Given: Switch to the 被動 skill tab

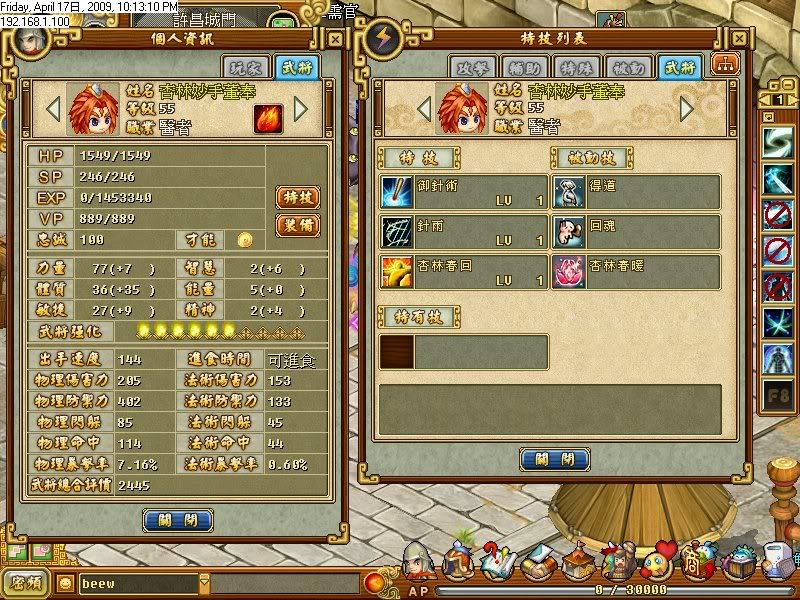Looking at the screenshot, I should [629, 67].
